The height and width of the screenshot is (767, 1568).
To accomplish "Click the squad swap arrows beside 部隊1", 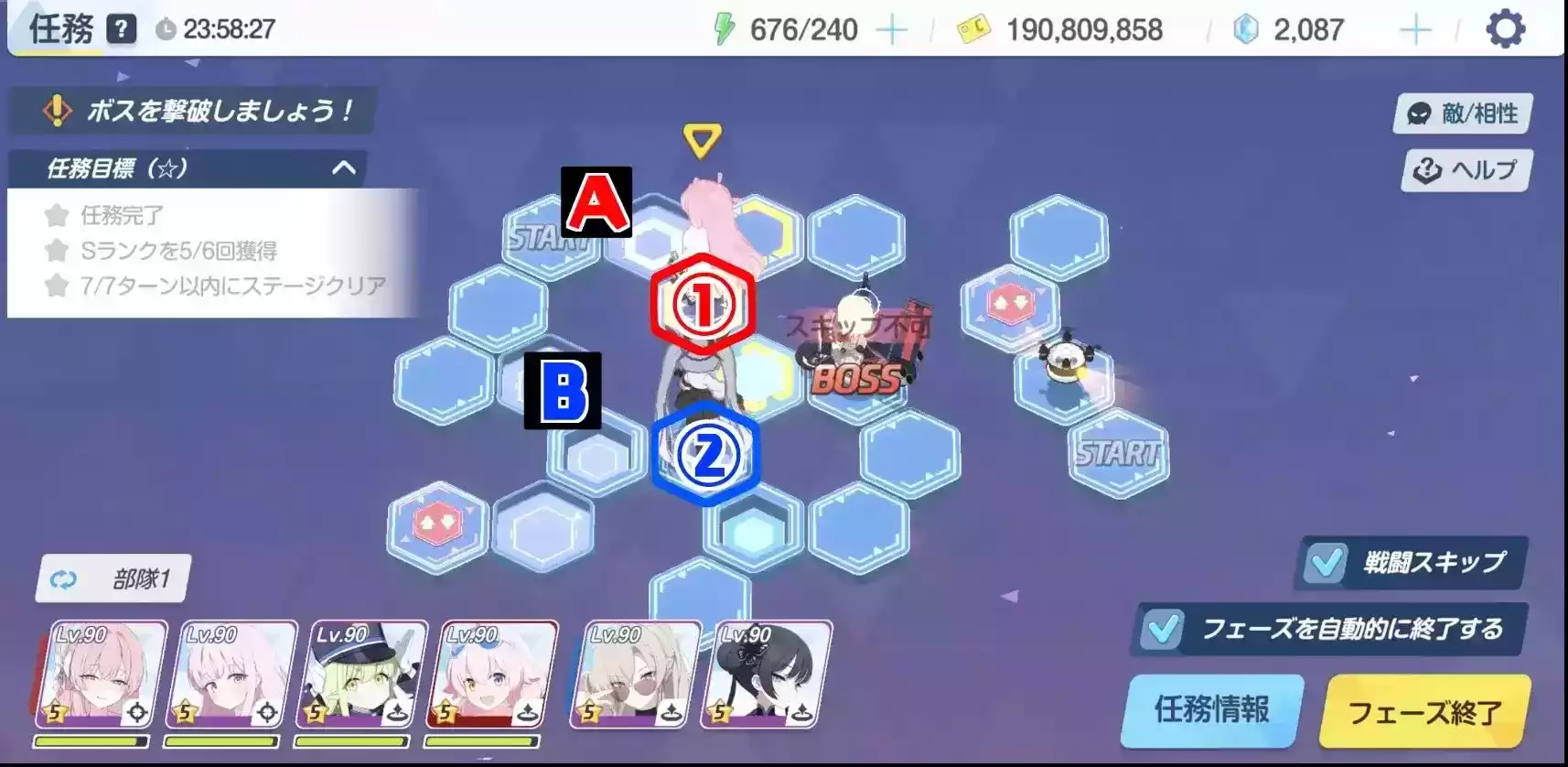I will tap(62, 578).
